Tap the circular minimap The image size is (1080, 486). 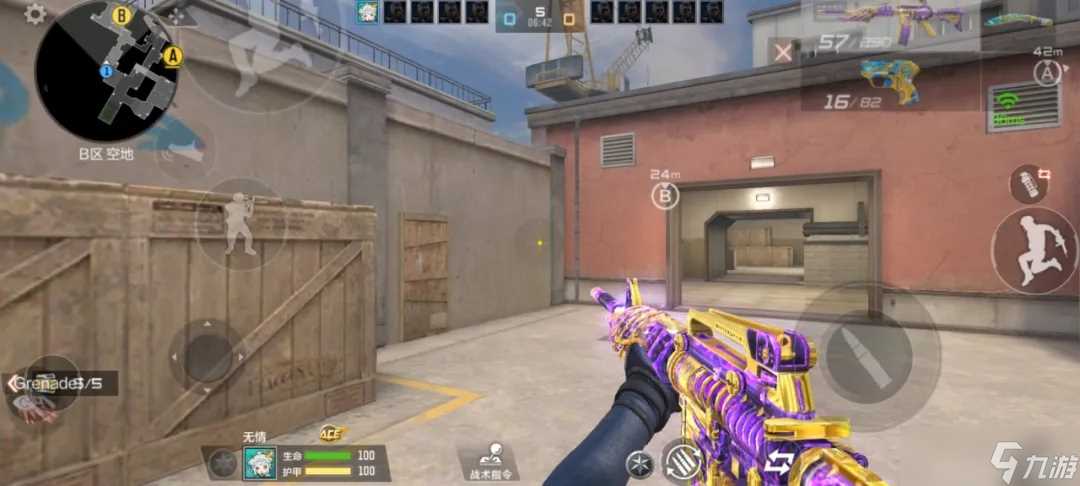pyautogui.click(x=107, y=70)
